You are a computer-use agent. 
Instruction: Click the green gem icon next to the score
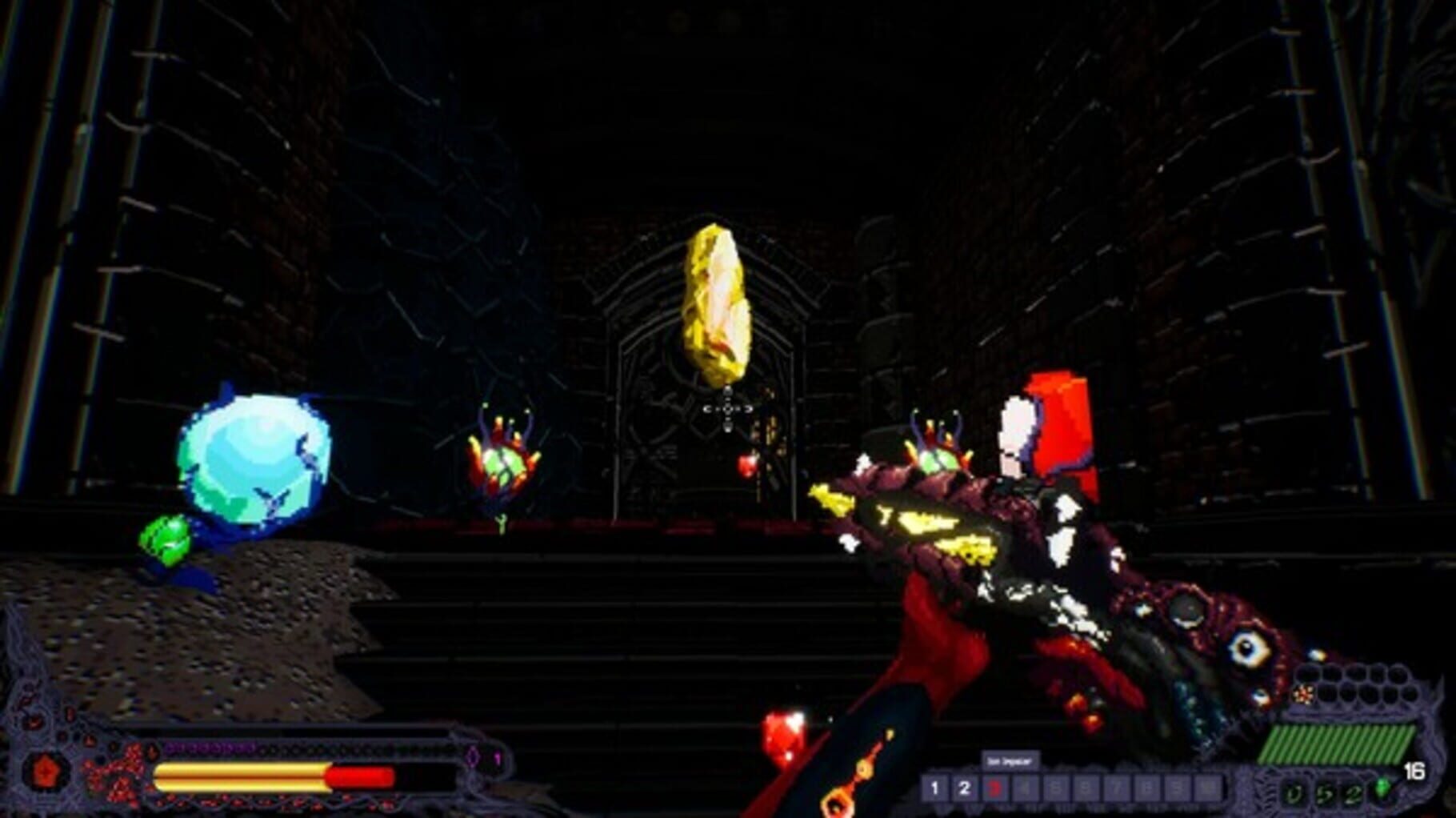(1382, 788)
